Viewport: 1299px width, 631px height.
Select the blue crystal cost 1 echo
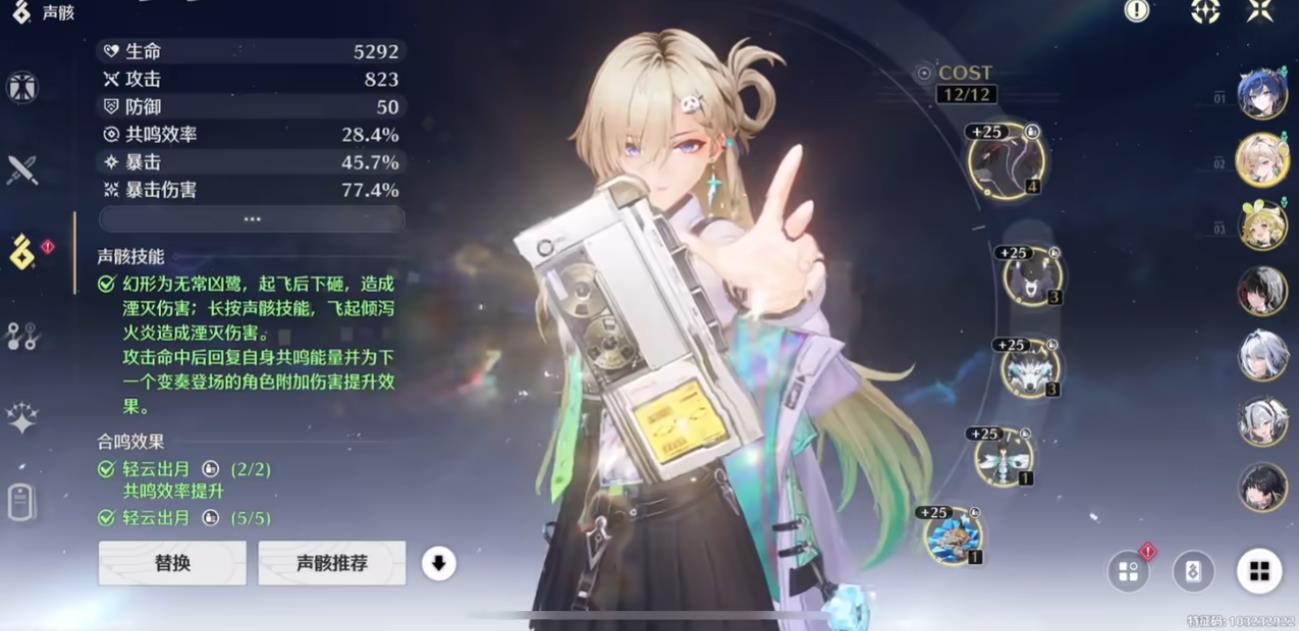(x=953, y=535)
